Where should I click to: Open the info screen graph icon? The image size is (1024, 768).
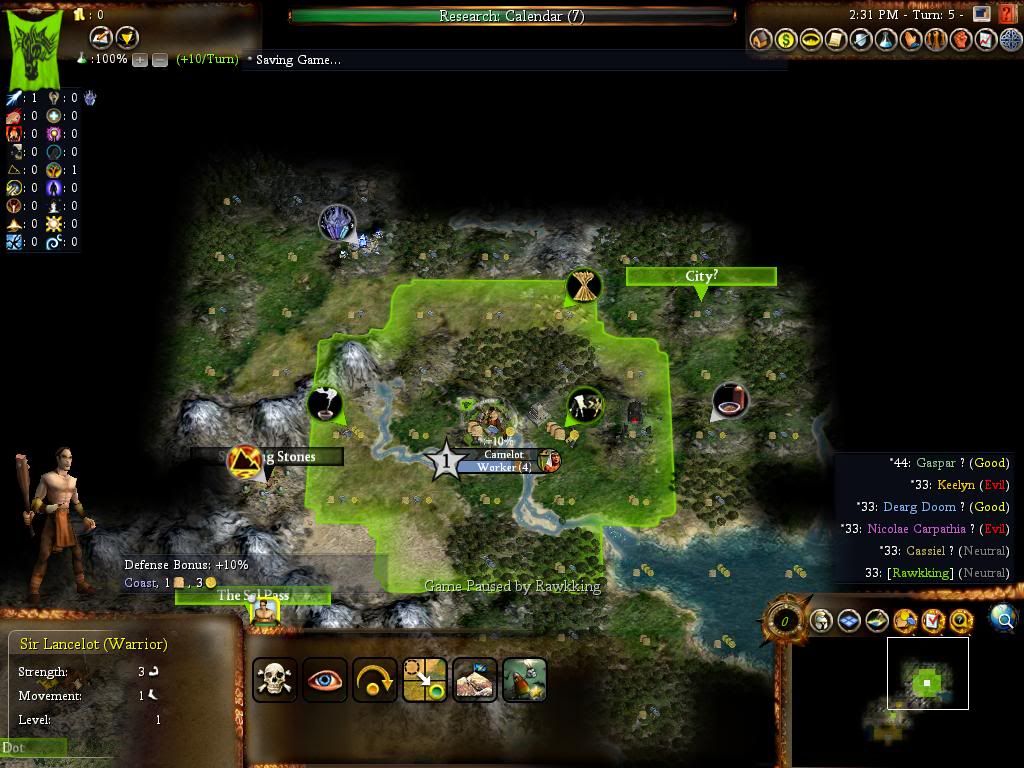click(x=986, y=40)
